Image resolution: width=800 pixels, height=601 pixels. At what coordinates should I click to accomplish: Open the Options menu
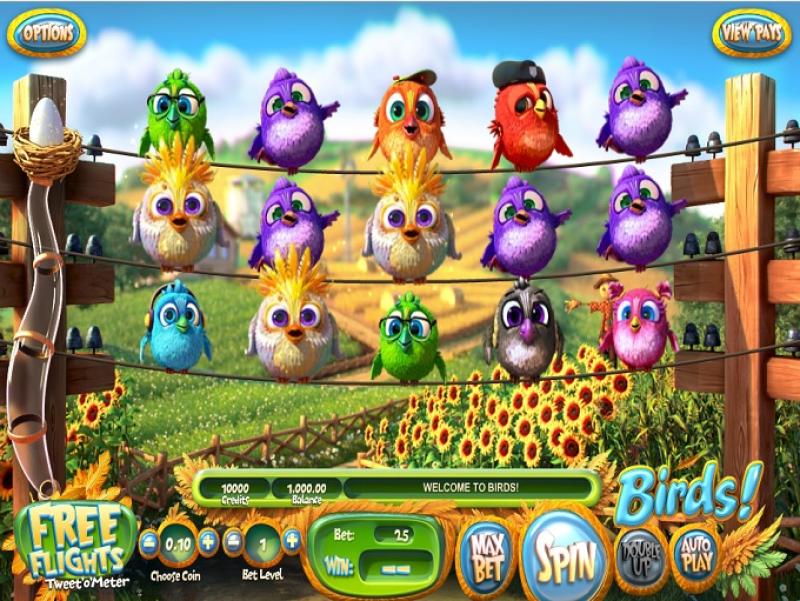pyautogui.click(x=46, y=32)
